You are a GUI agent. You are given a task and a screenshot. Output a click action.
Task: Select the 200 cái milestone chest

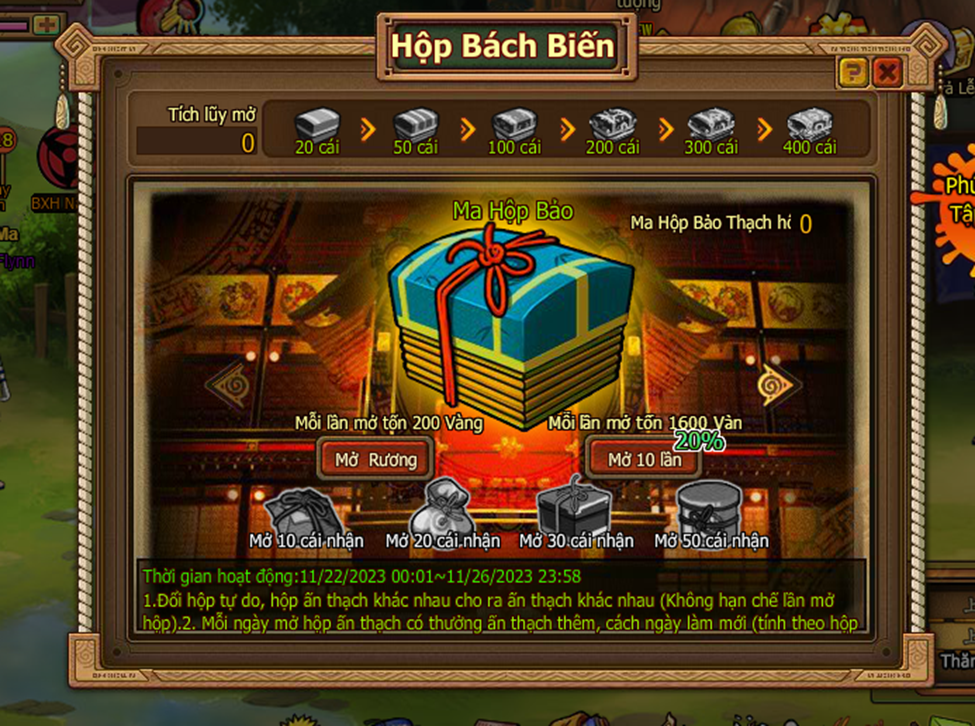612,125
